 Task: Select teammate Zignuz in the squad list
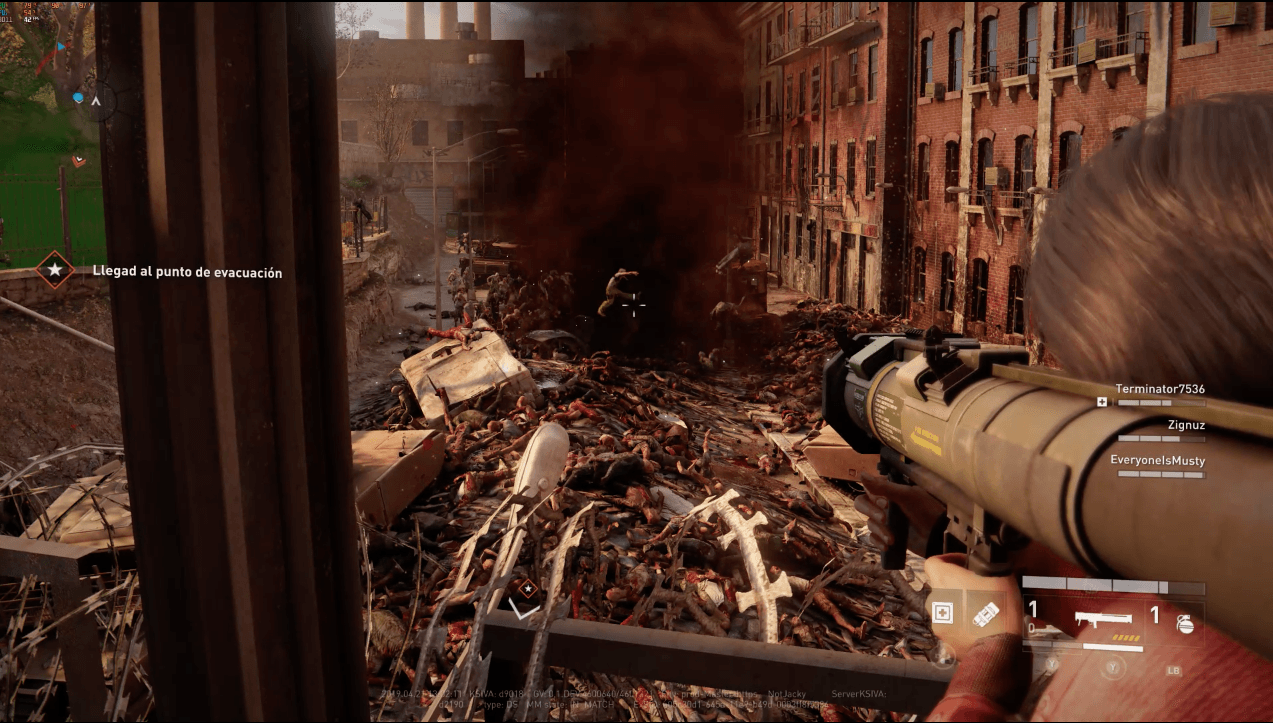(1185, 425)
